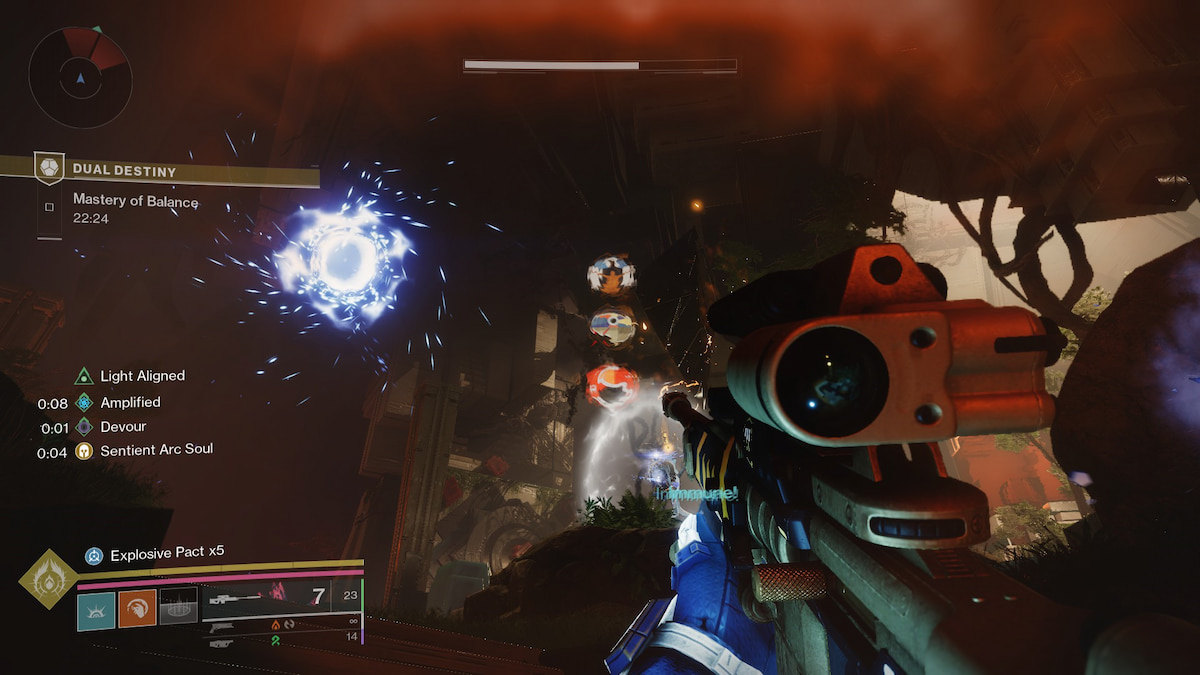Select the Sentient Arc Soul buff icon
The height and width of the screenshot is (675, 1200).
pos(84,451)
